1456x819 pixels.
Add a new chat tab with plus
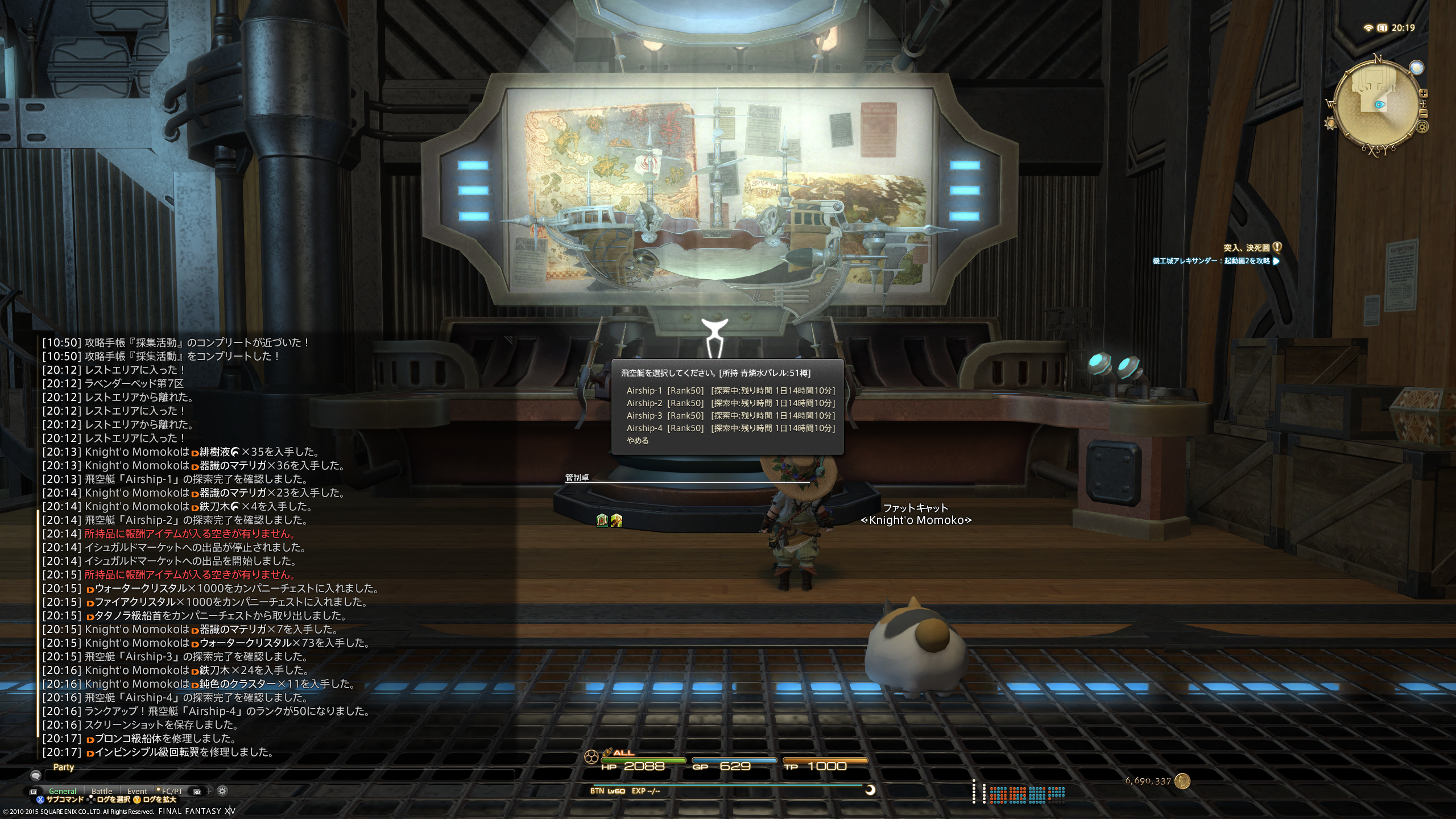click(x=209, y=791)
